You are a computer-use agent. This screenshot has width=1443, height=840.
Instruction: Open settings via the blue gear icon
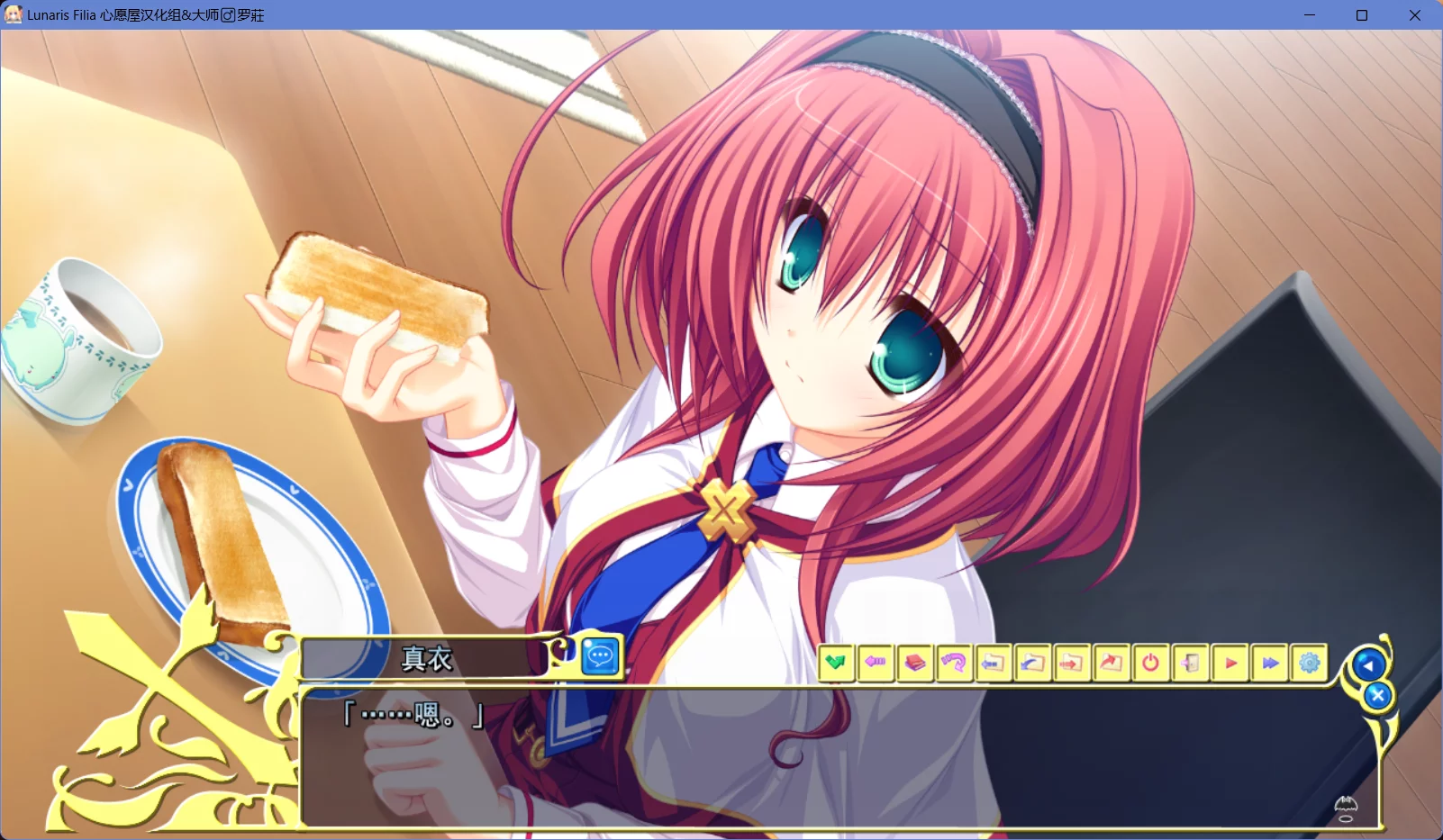tap(1310, 664)
